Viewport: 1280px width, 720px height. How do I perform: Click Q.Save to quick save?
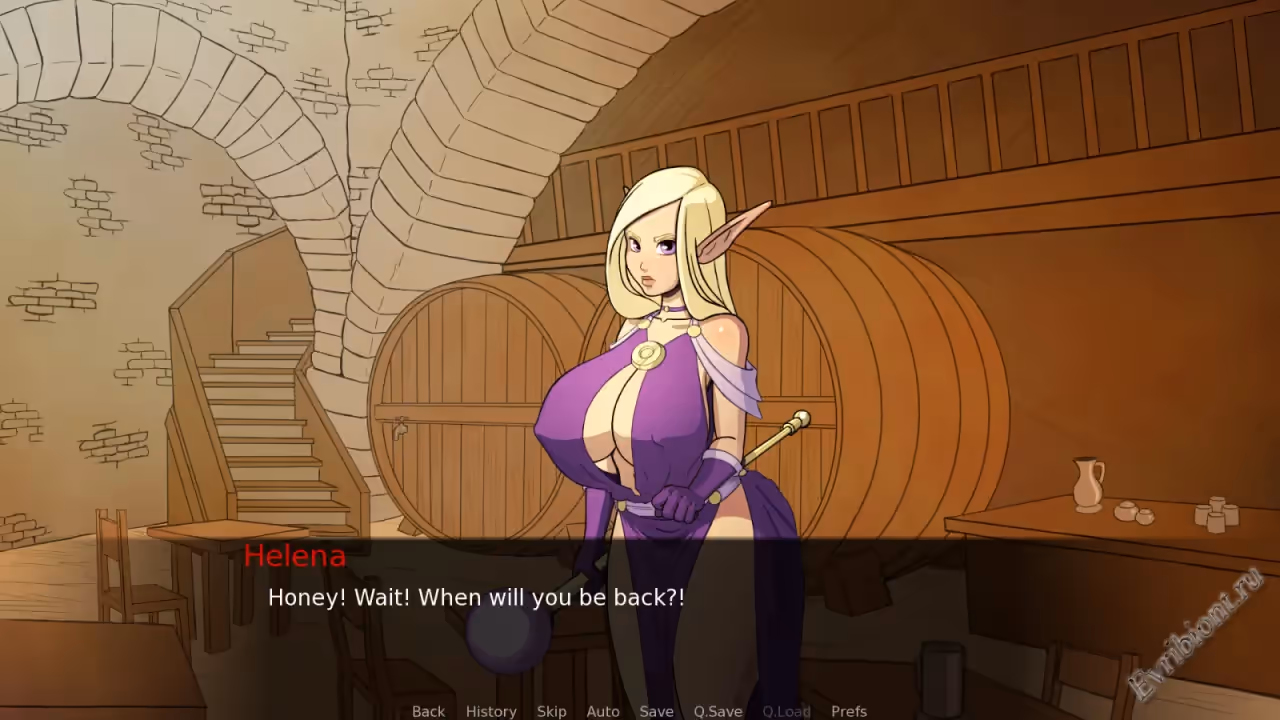pyautogui.click(x=718, y=711)
